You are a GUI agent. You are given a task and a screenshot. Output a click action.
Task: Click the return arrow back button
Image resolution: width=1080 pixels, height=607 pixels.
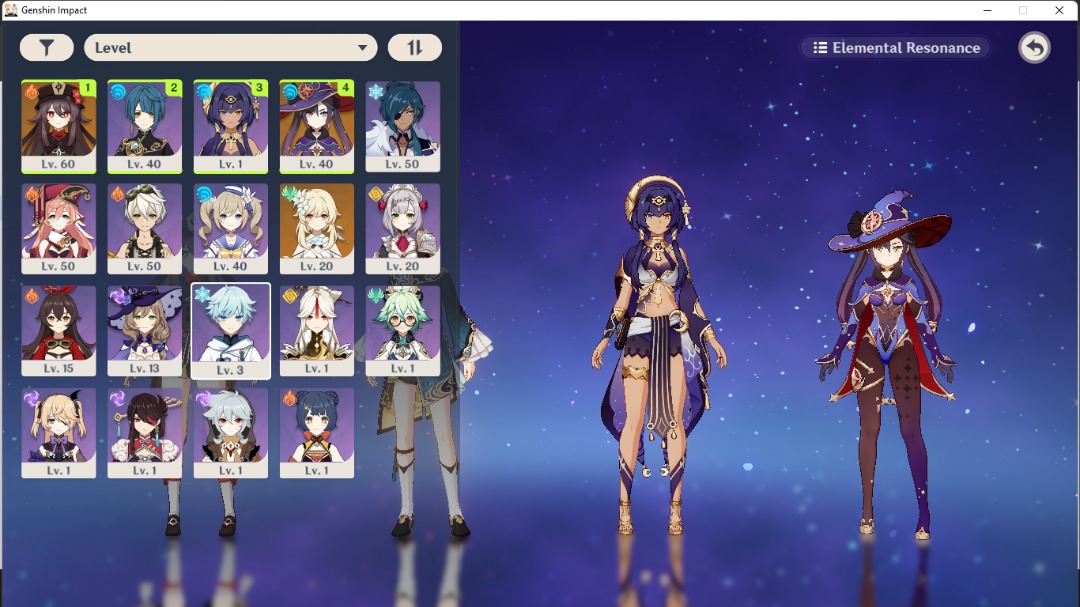click(x=1034, y=48)
